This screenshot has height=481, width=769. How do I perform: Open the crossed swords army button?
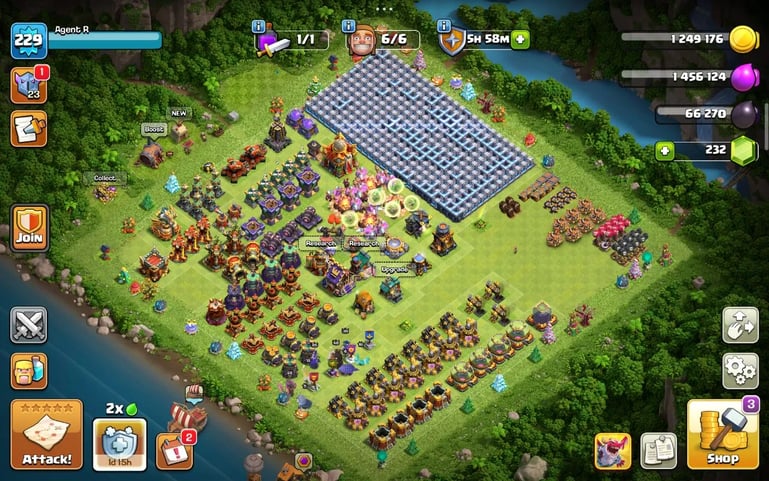tap(29, 325)
